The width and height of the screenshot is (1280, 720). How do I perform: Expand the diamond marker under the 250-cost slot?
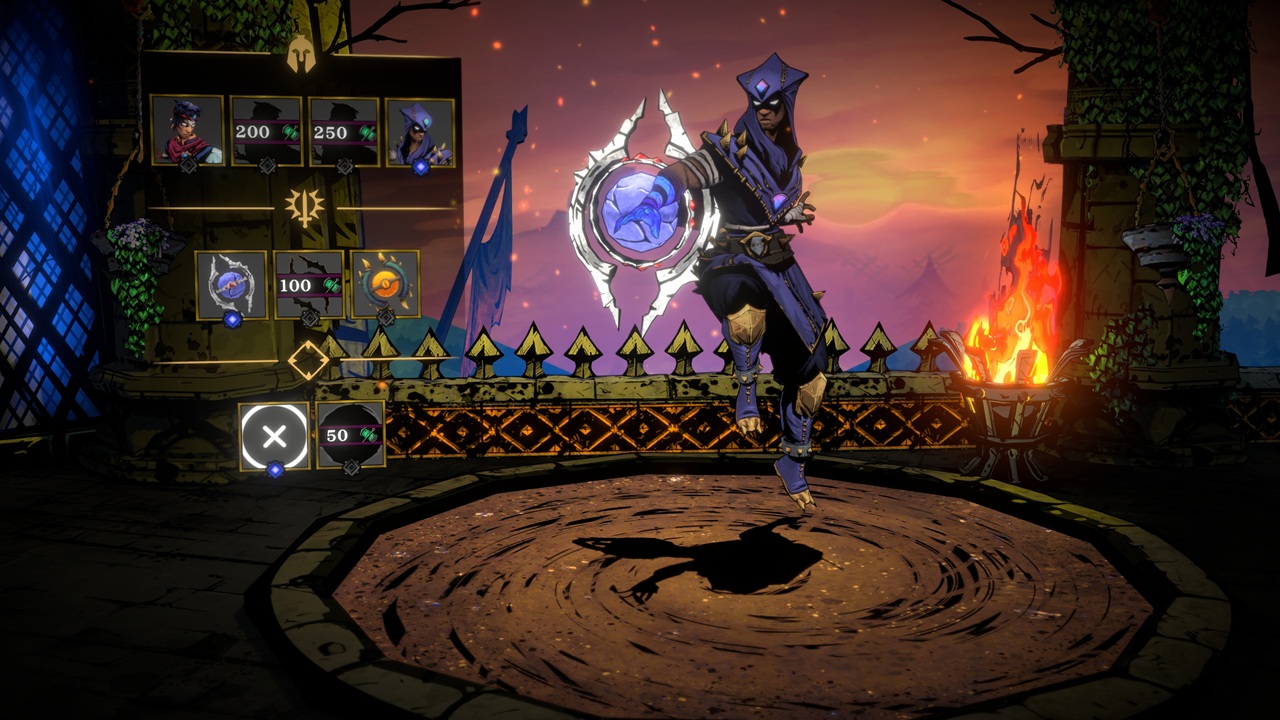(x=344, y=166)
